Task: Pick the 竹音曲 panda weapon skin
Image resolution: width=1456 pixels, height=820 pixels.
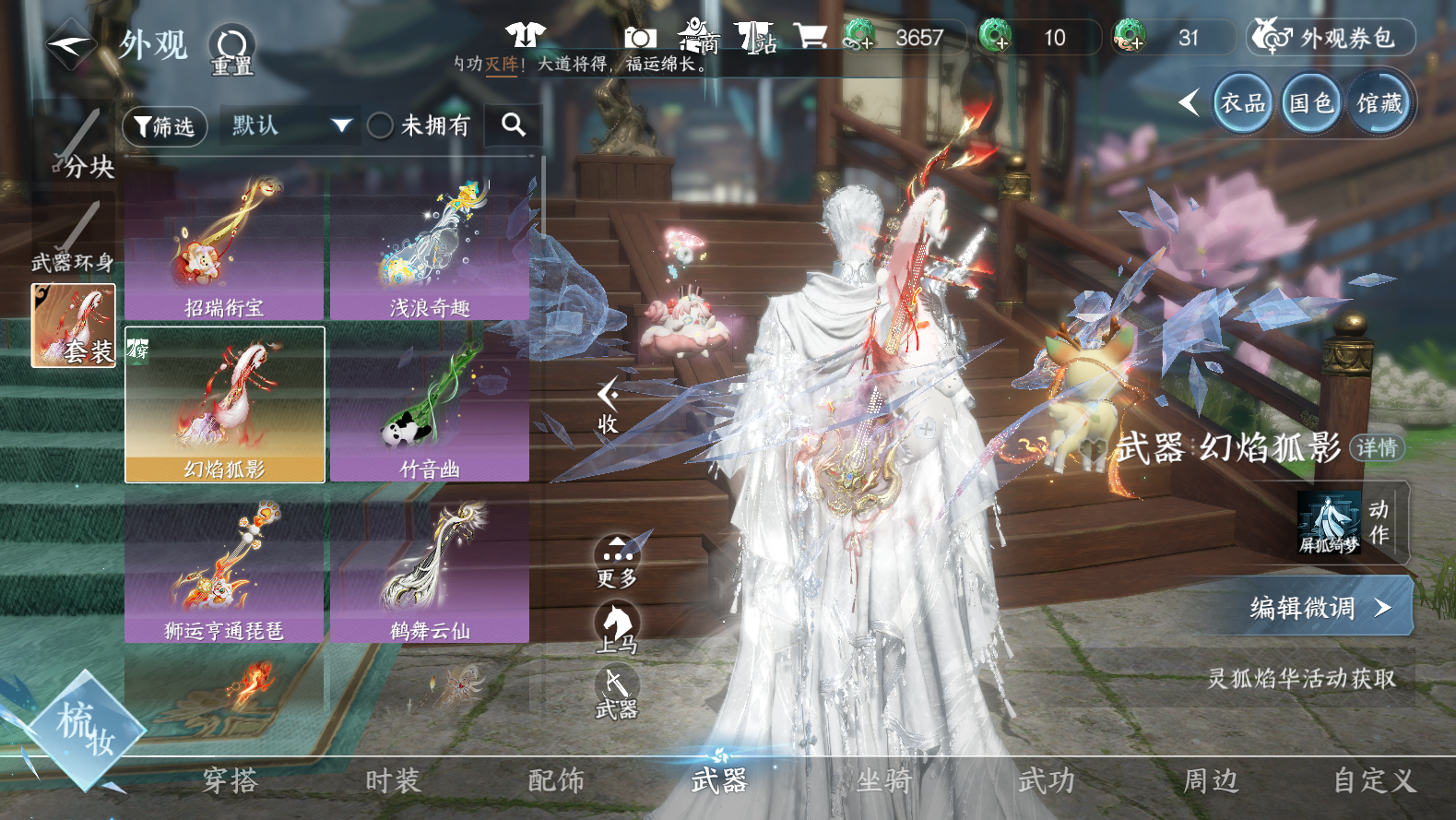Action: 430,406
